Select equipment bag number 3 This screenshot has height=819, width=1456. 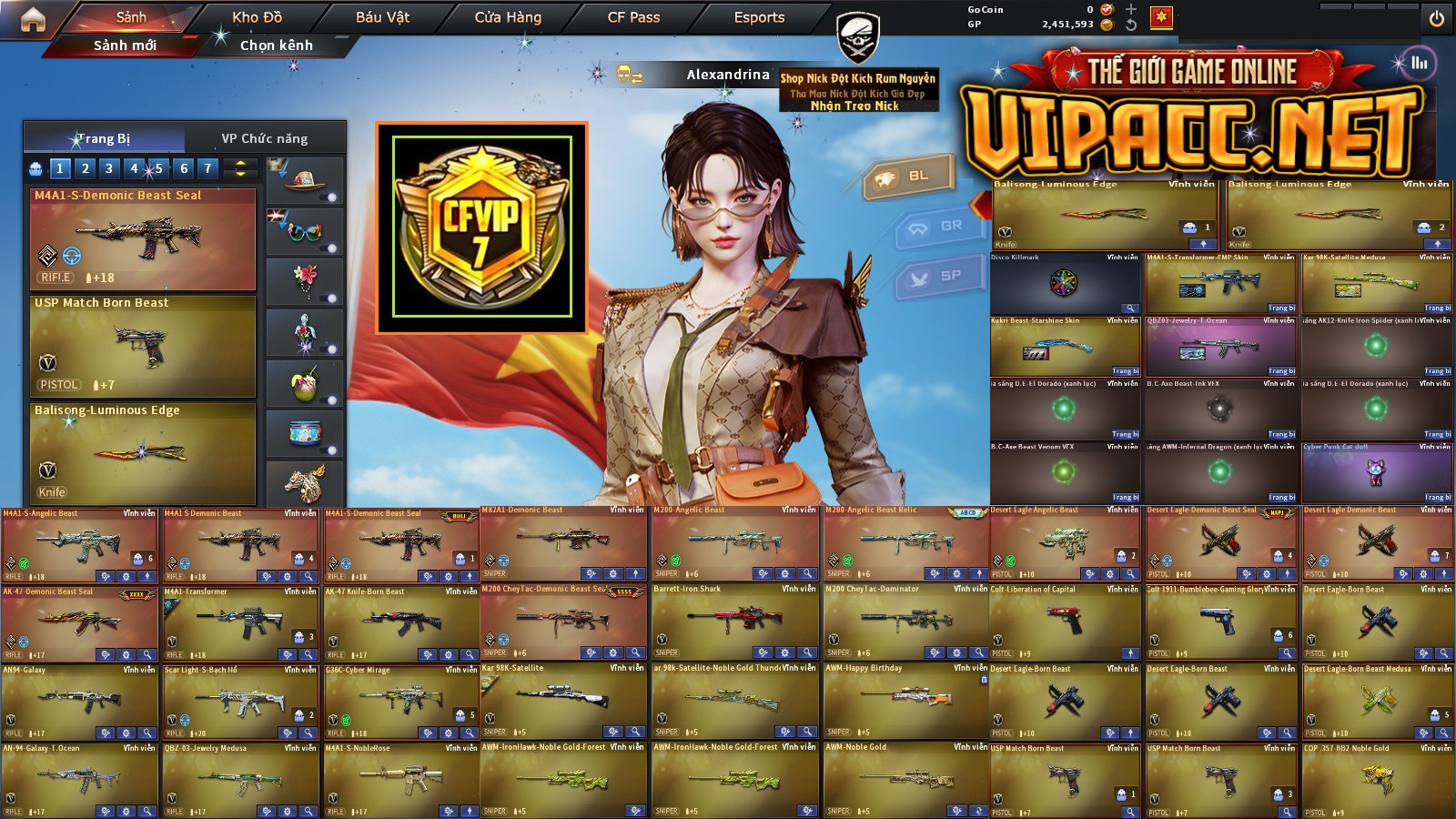point(109,168)
